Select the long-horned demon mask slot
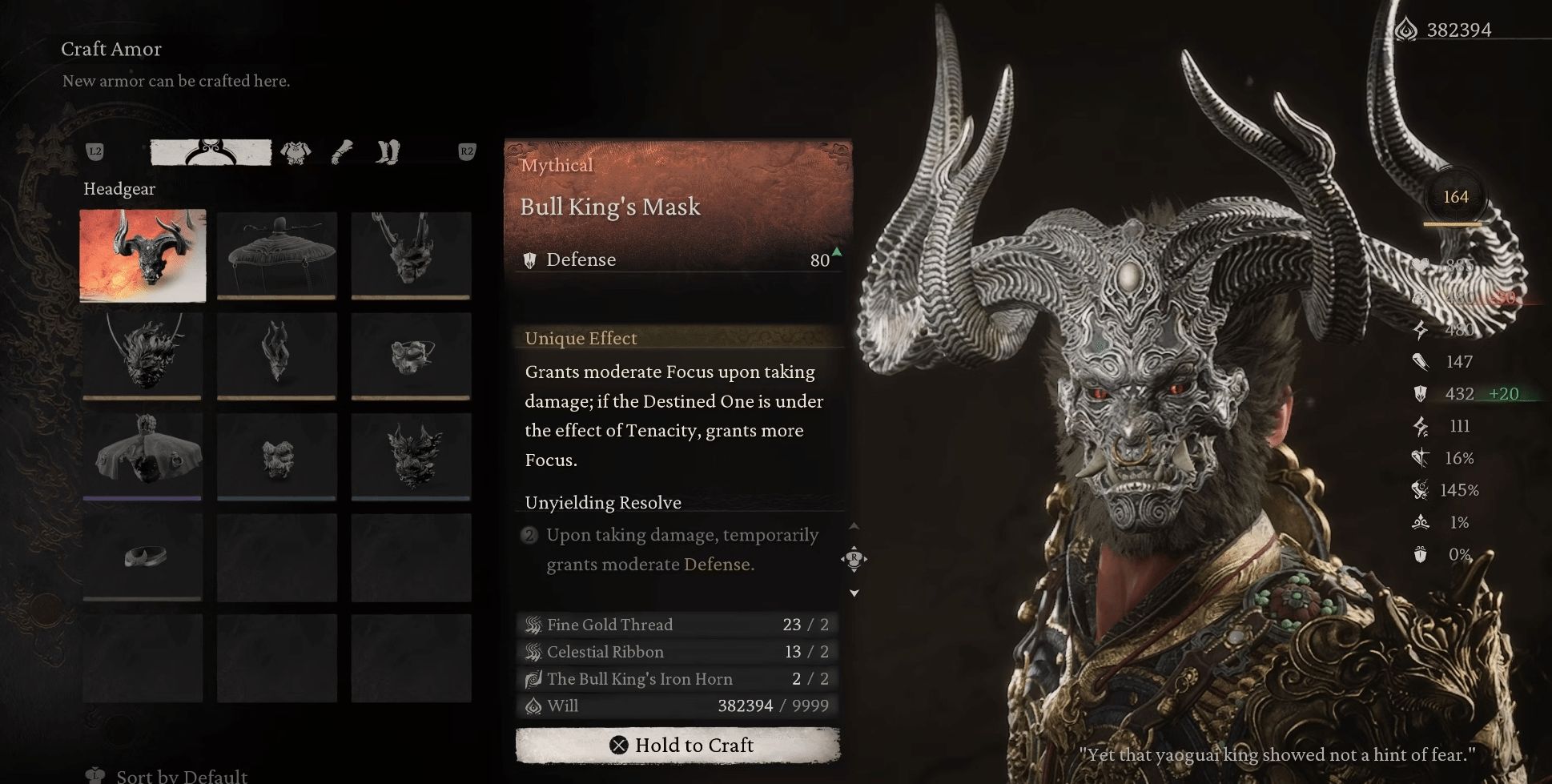This screenshot has width=1552, height=784. click(411, 255)
